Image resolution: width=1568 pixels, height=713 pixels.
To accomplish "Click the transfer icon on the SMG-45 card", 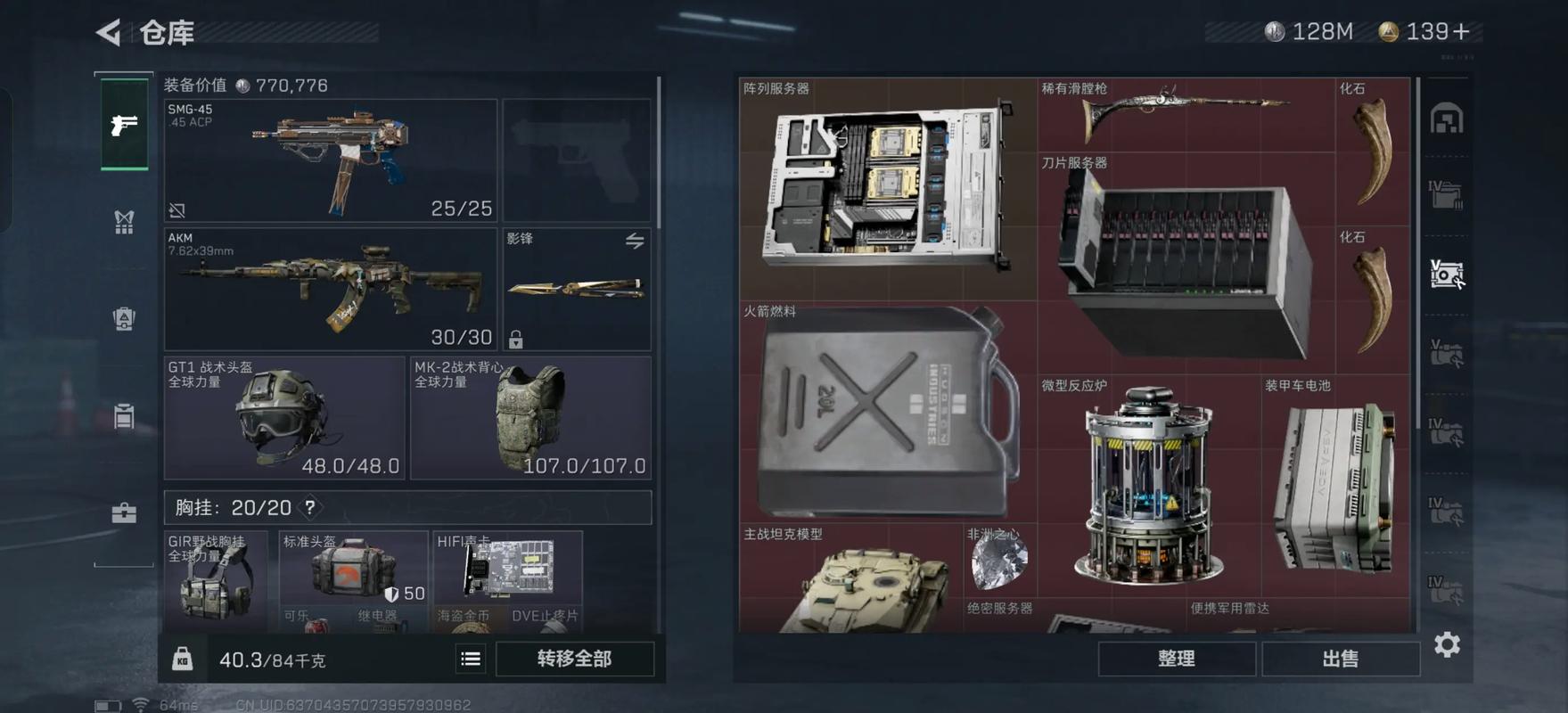I will 177,209.
